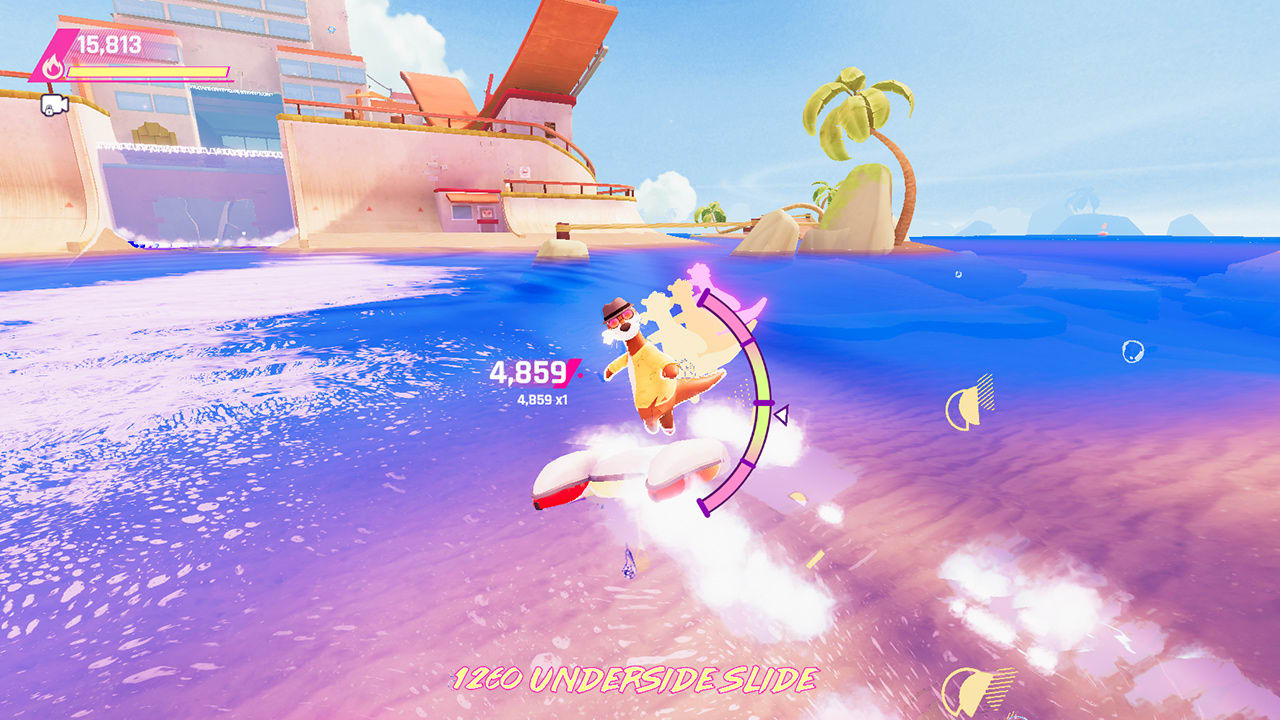Click the padlock on the camera icon
The height and width of the screenshot is (720, 1280).
49,110
